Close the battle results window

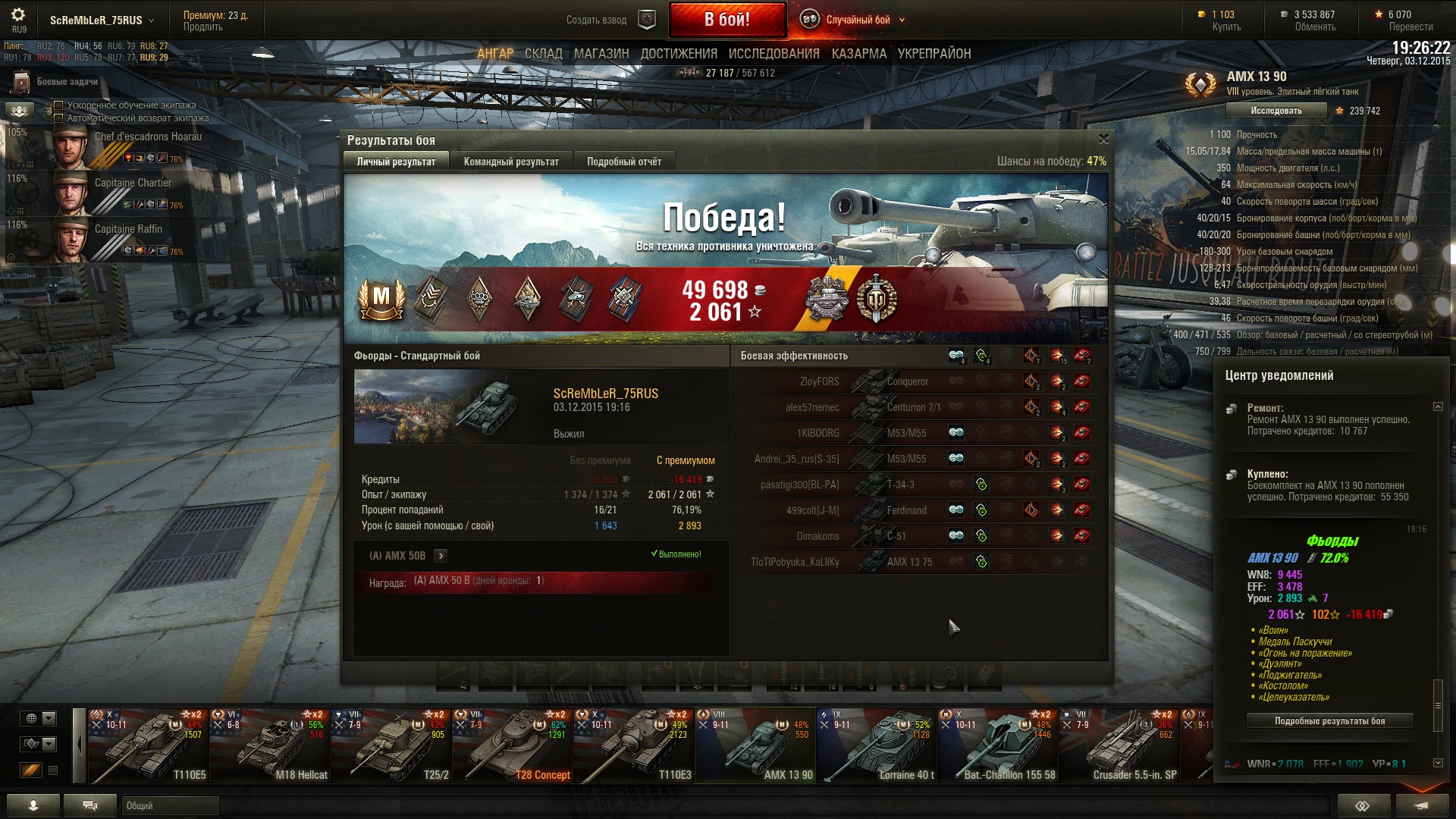[1103, 139]
